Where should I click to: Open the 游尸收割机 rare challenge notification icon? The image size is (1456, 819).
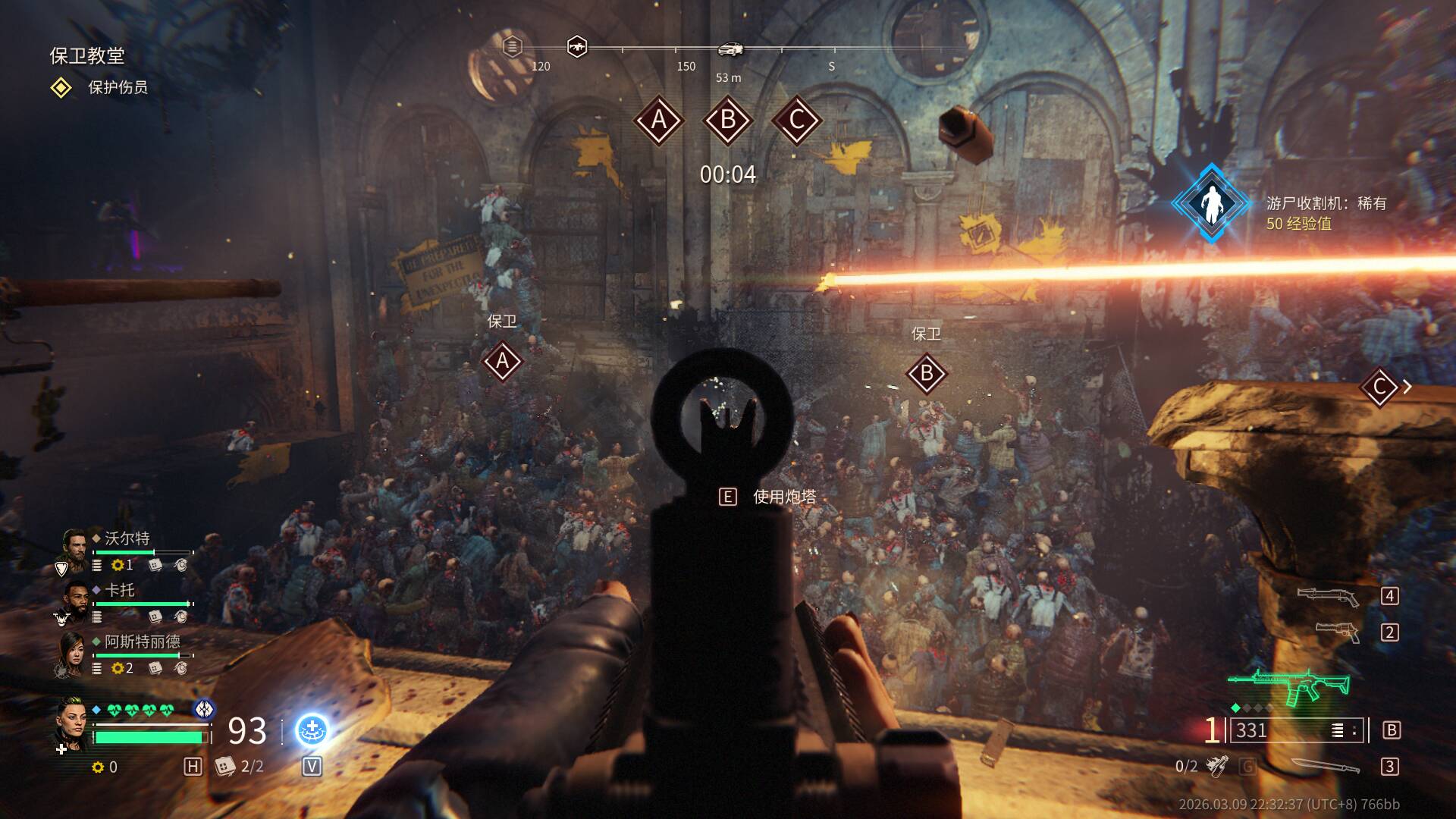tap(1211, 203)
